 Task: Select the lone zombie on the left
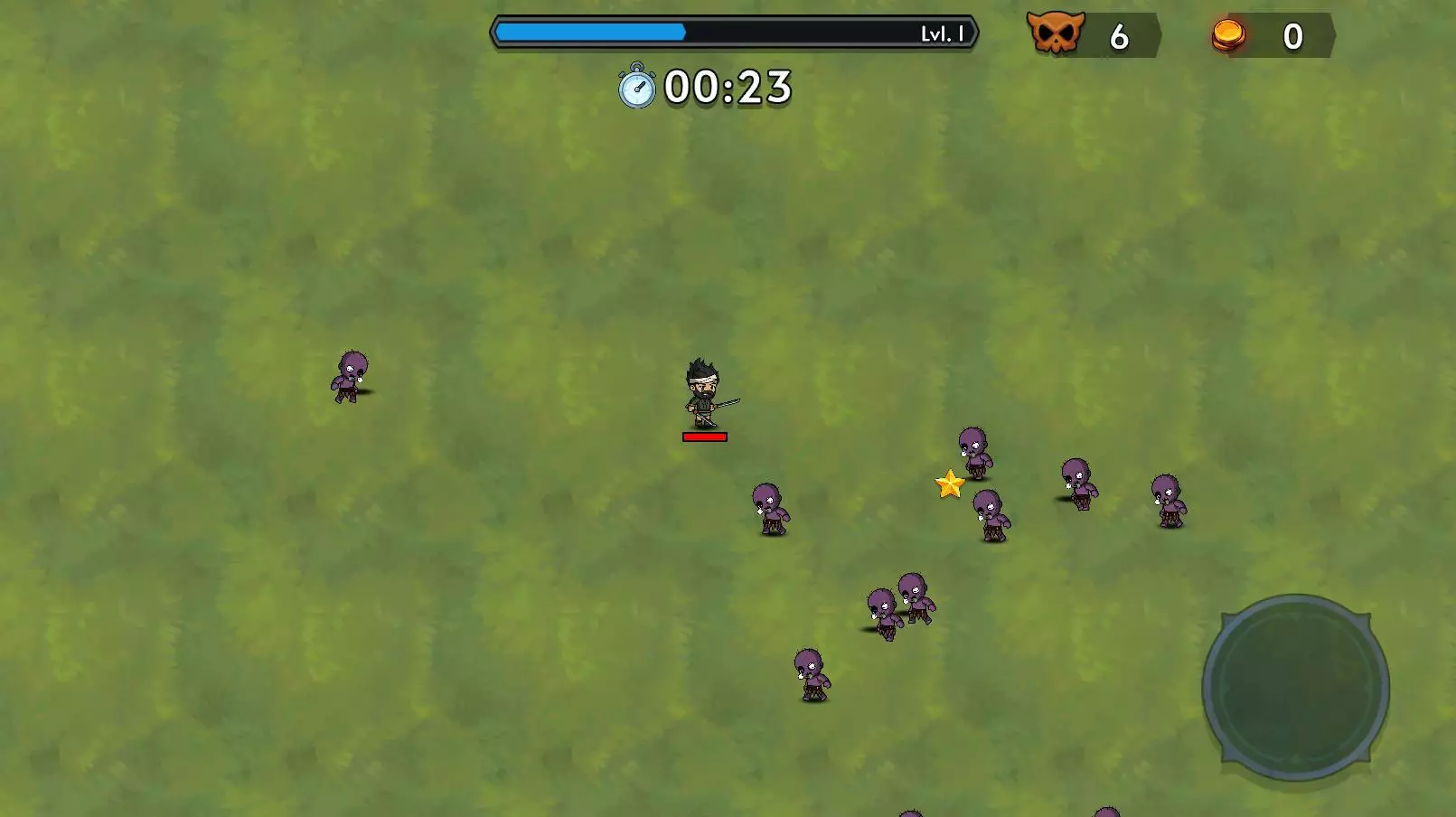348,375
